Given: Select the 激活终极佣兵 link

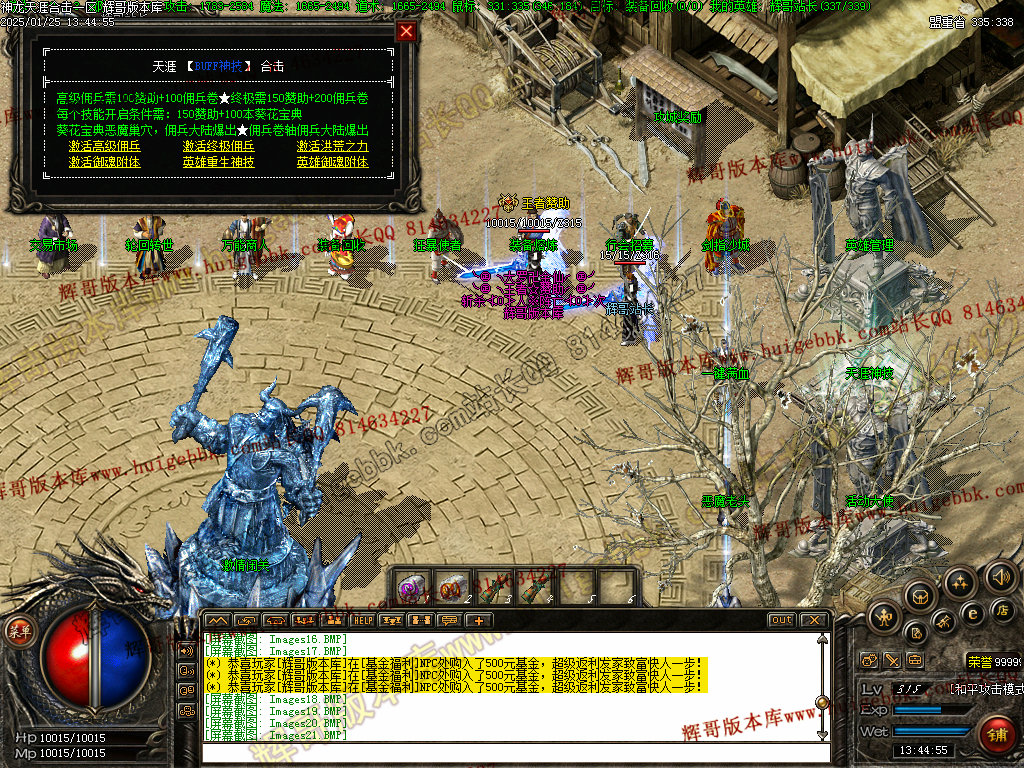Looking at the screenshot, I should point(218,146).
